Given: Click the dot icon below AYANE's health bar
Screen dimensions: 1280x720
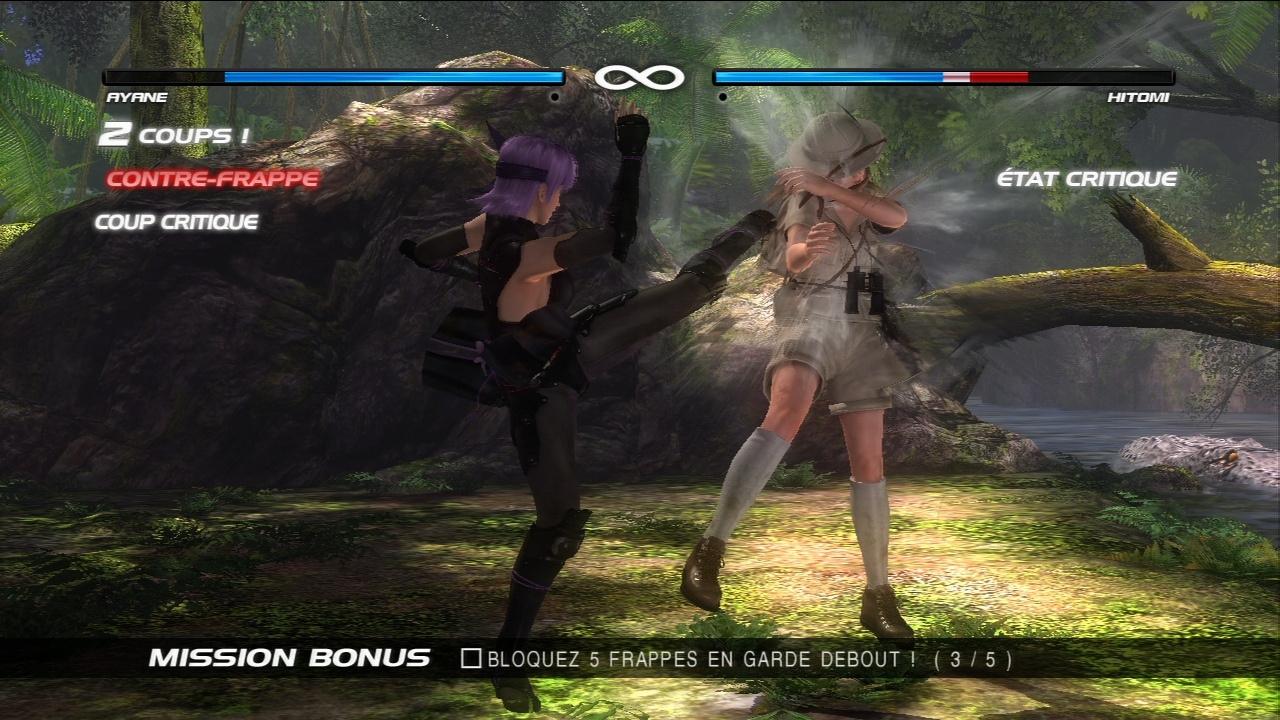Looking at the screenshot, I should (x=556, y=96).
